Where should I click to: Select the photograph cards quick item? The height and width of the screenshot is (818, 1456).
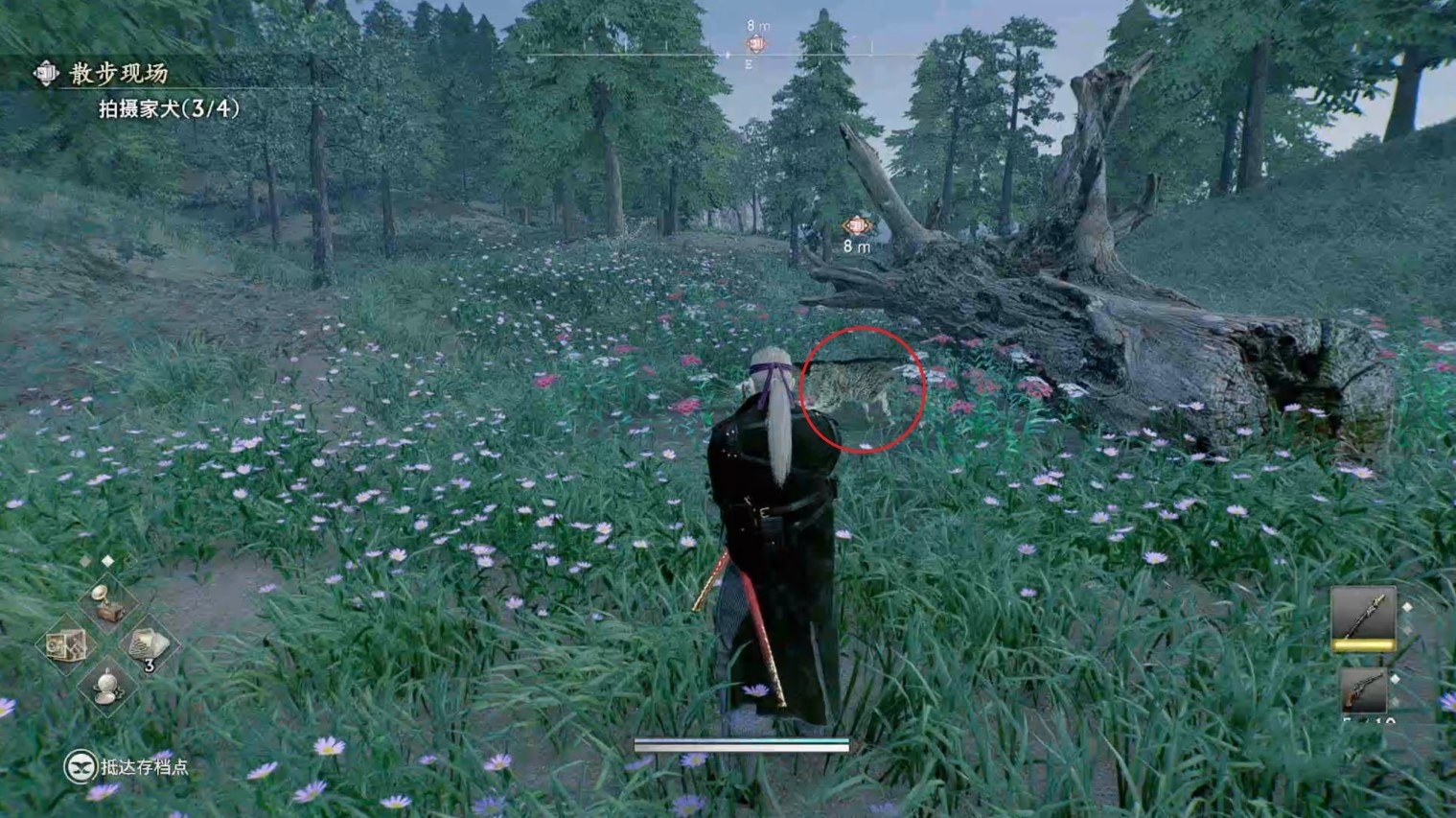click(66, 645)
